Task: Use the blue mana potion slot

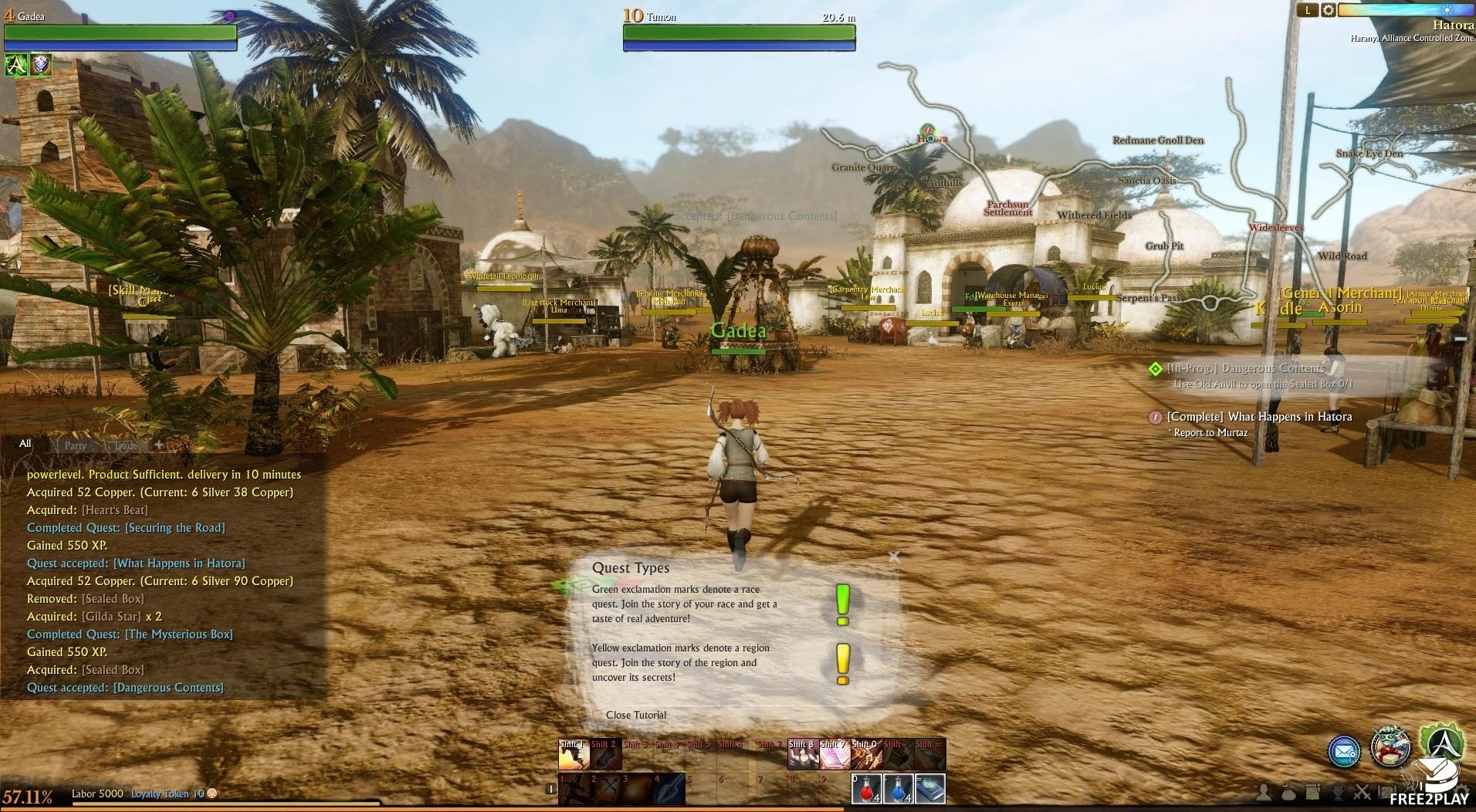Action: (x=898, y=789)
